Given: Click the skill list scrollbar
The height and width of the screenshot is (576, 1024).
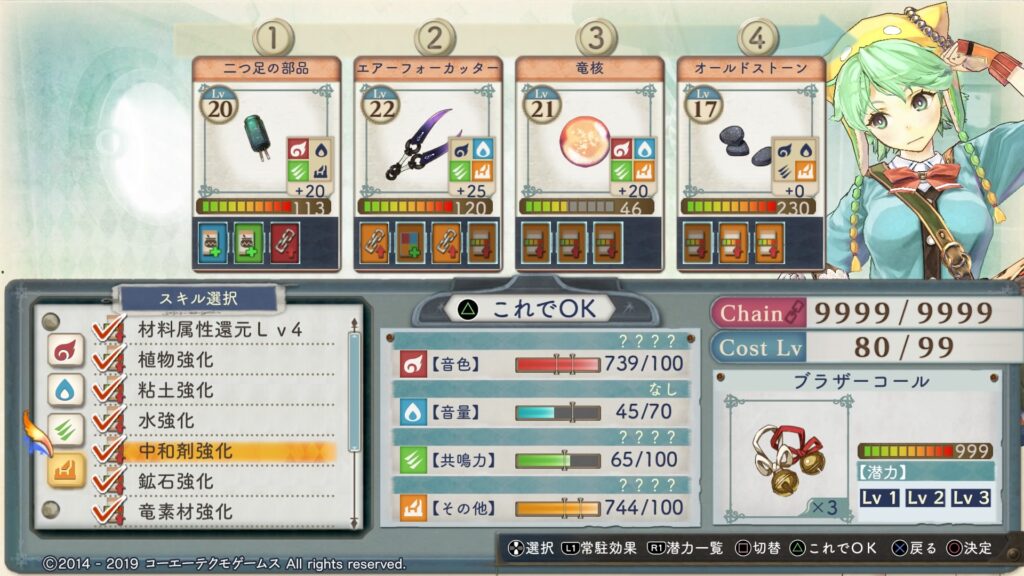Looking at the screenshot, I should (x=353, y=392).
